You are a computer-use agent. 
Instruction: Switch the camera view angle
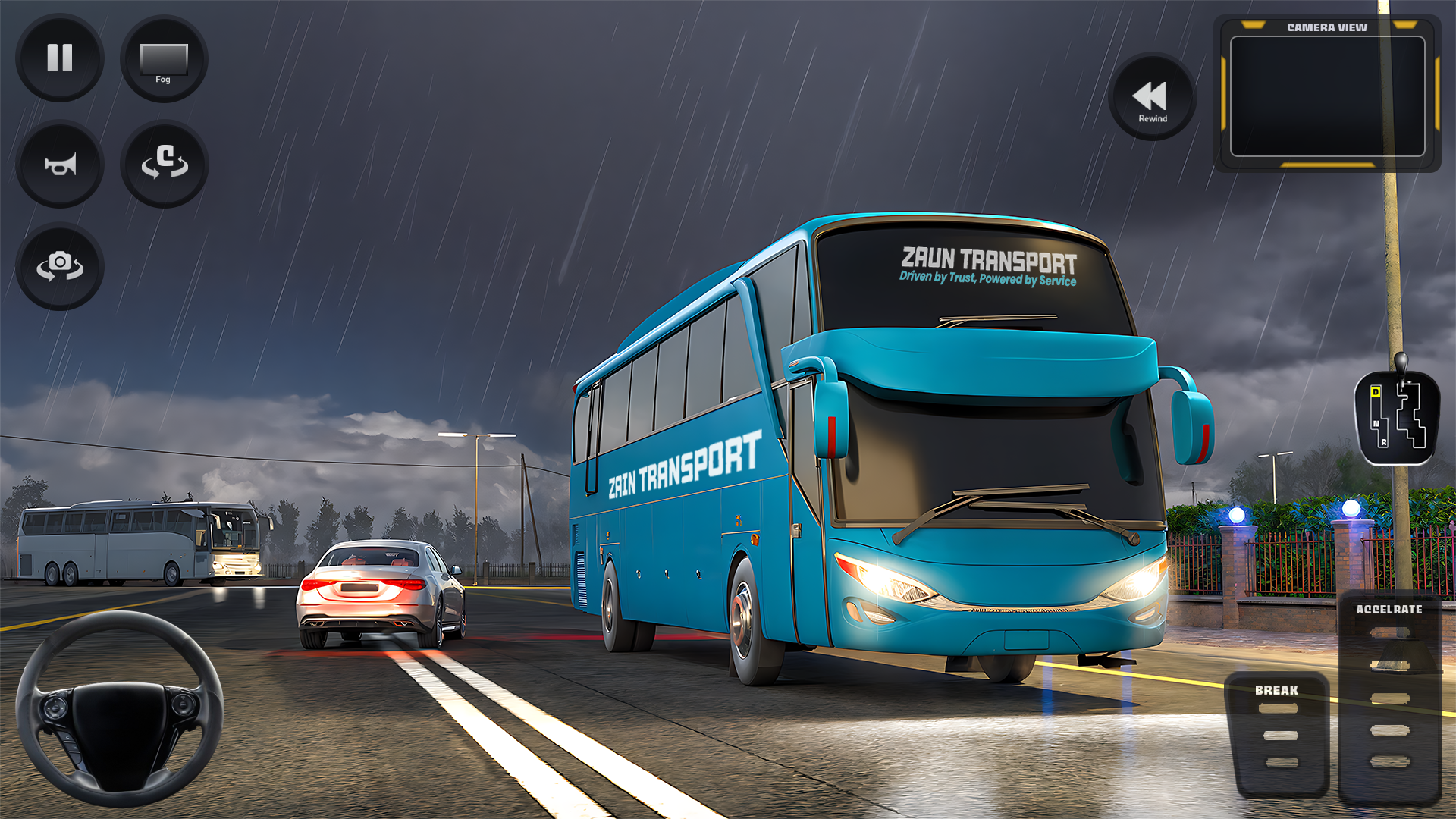point(59,265)
